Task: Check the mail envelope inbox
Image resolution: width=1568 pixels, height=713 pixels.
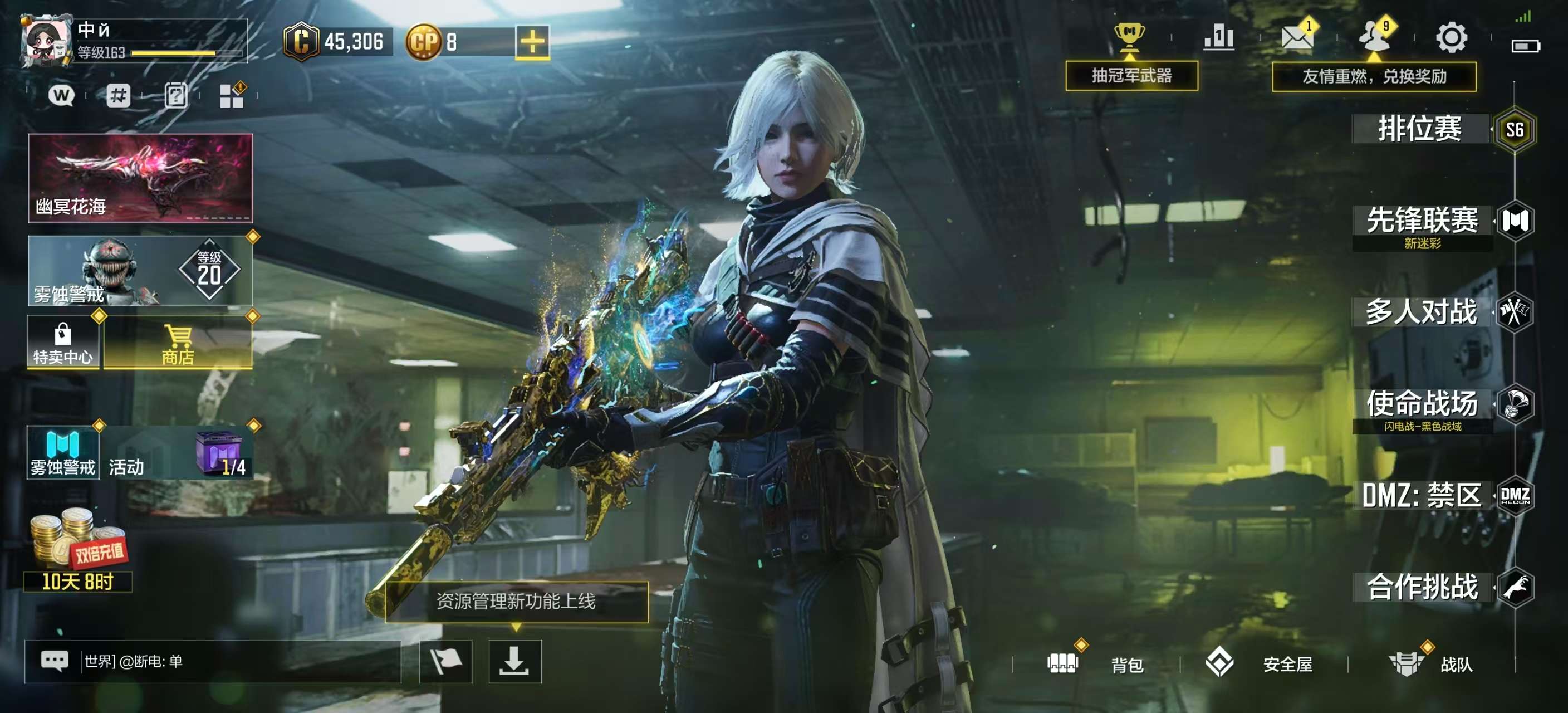Action: 1296,38
